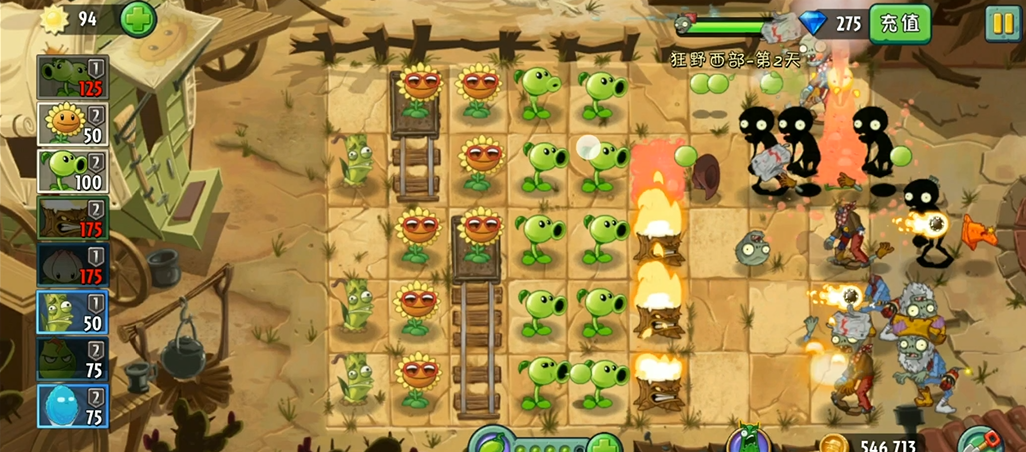Select the Torchwood seed packet
The image size is (1026, 452).
(72, 218)
